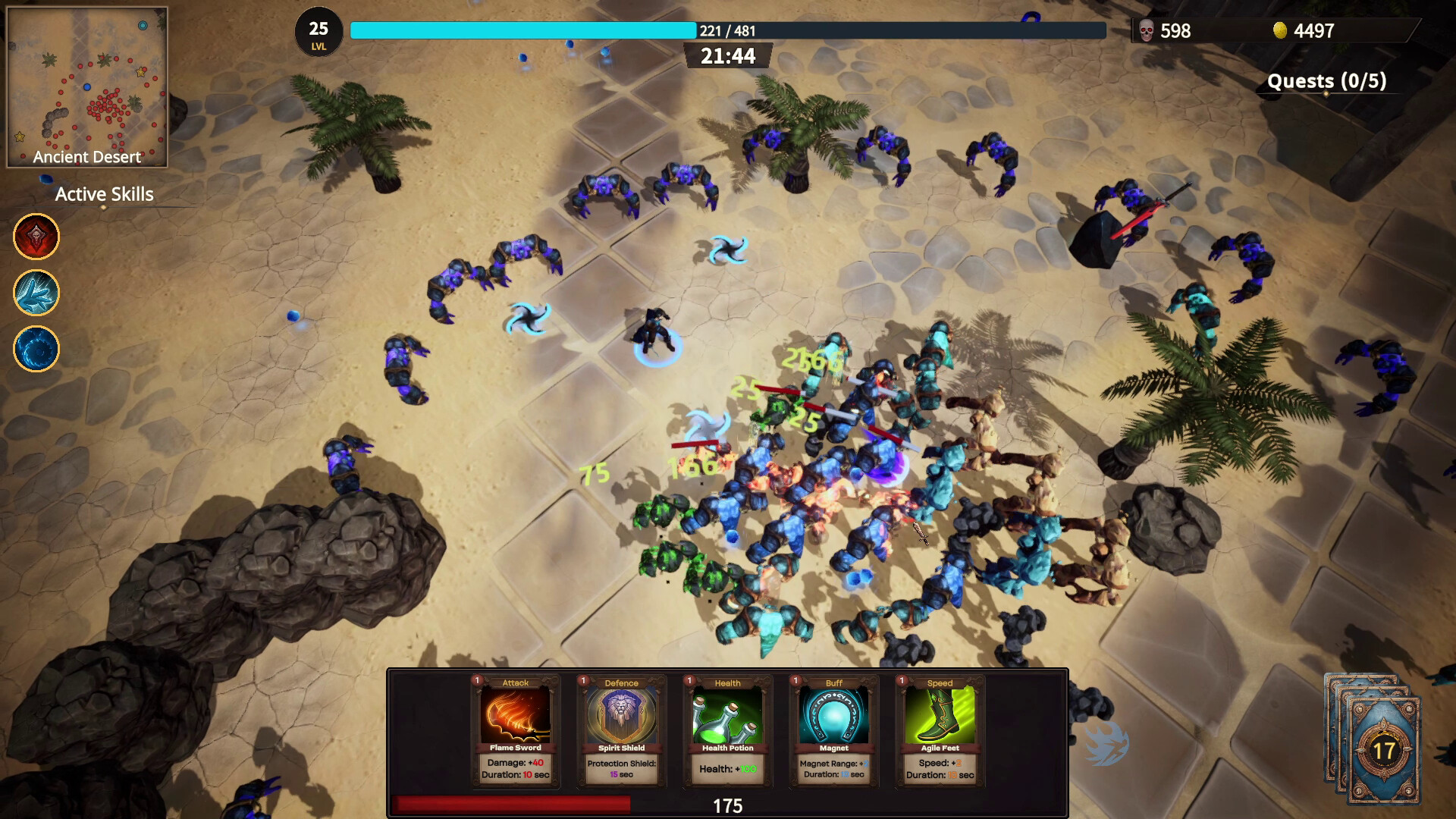The width and height of the screenshot is (1456, 819).
Task: Select the Spirit Shield defence card
Action: (622, 730)
